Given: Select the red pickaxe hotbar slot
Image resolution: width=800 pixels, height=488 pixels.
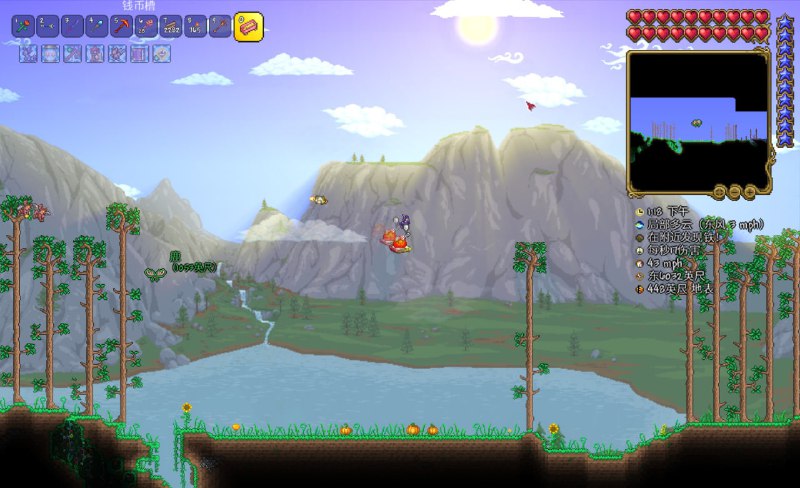Looking at the screenshot, I should tap(121, 27).
